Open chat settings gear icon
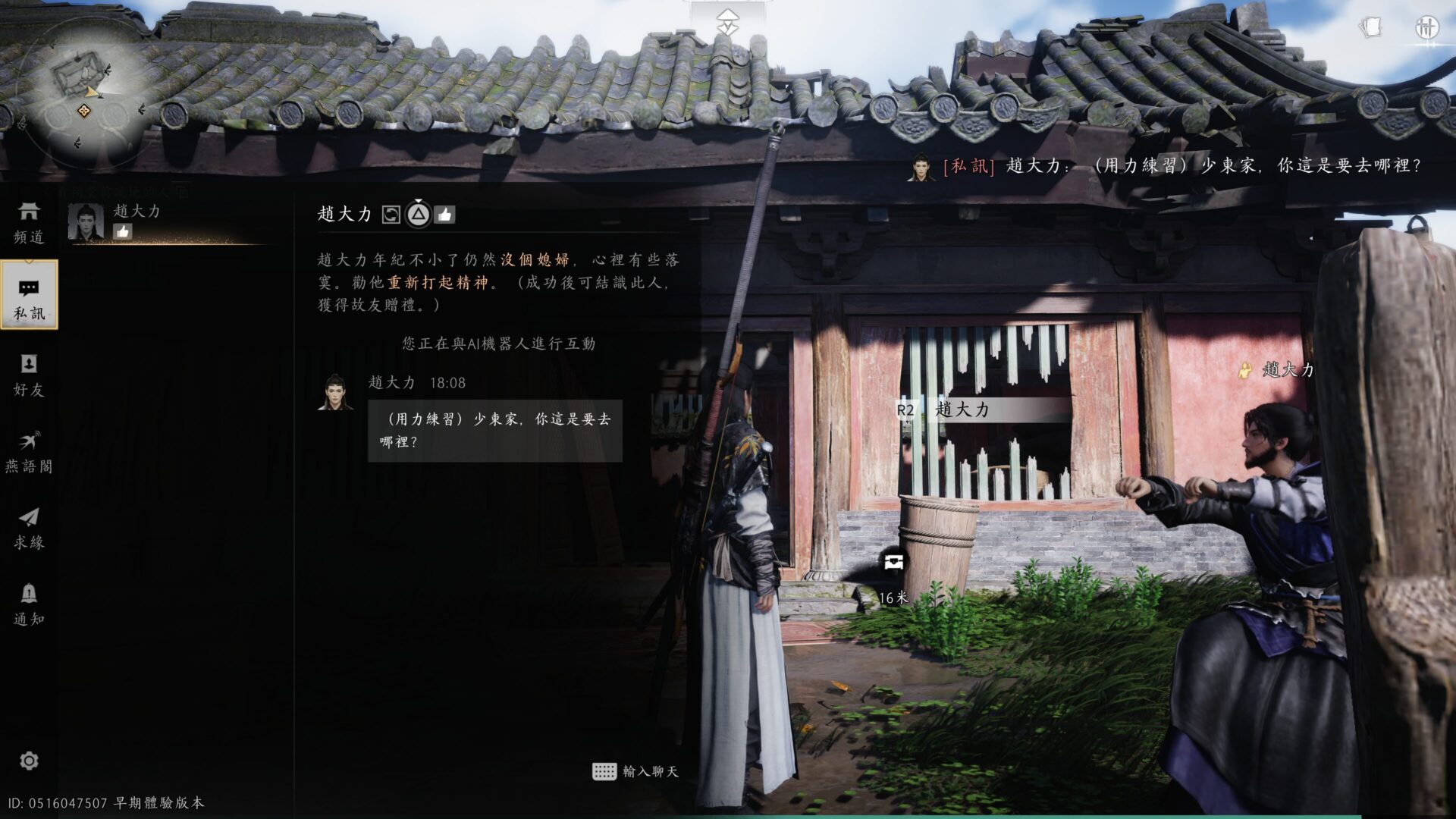Screen dimensions: 1456x819 tap(29, 761)
